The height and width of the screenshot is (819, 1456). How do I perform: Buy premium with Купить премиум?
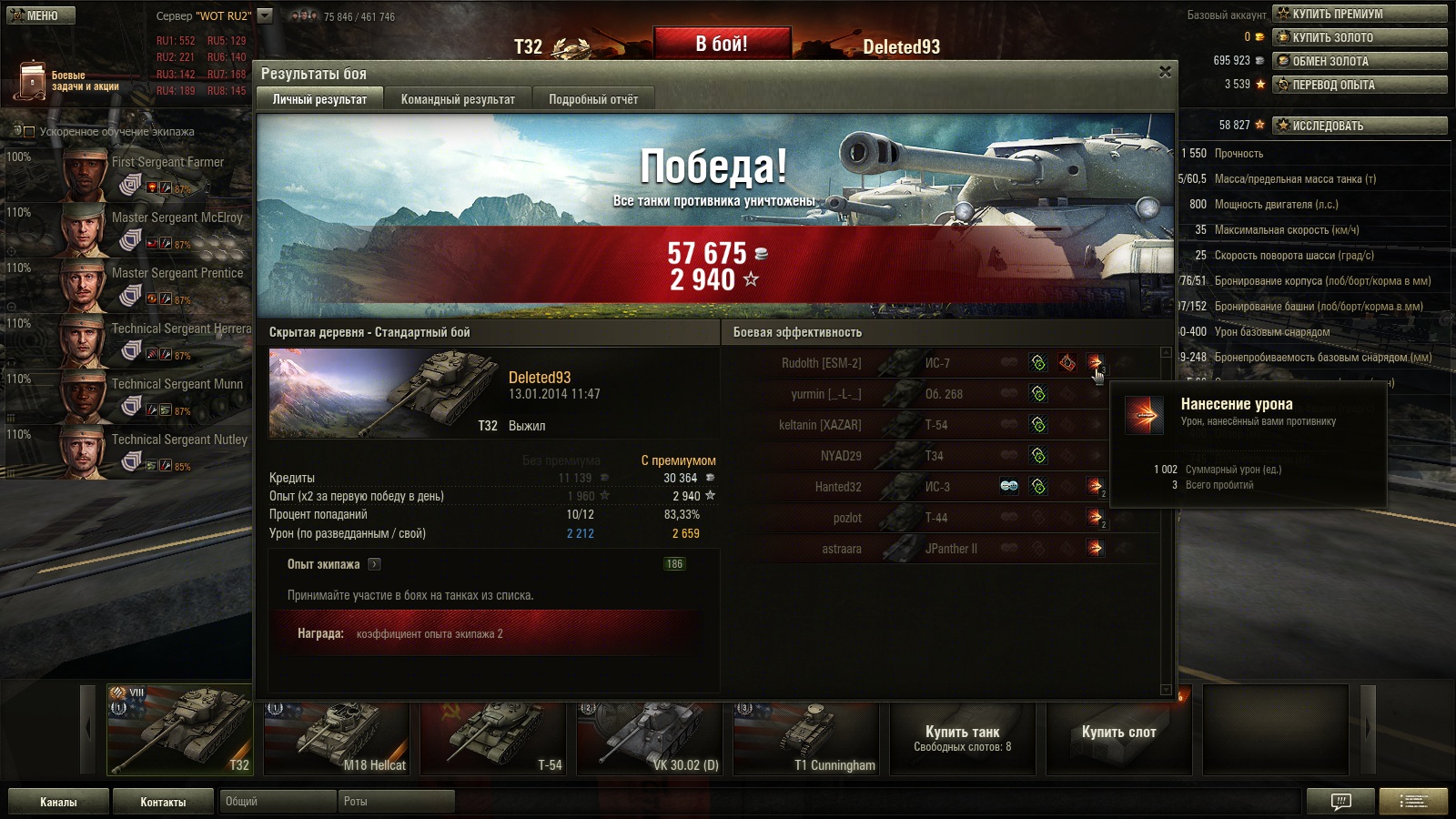(x=1360, y=14)
